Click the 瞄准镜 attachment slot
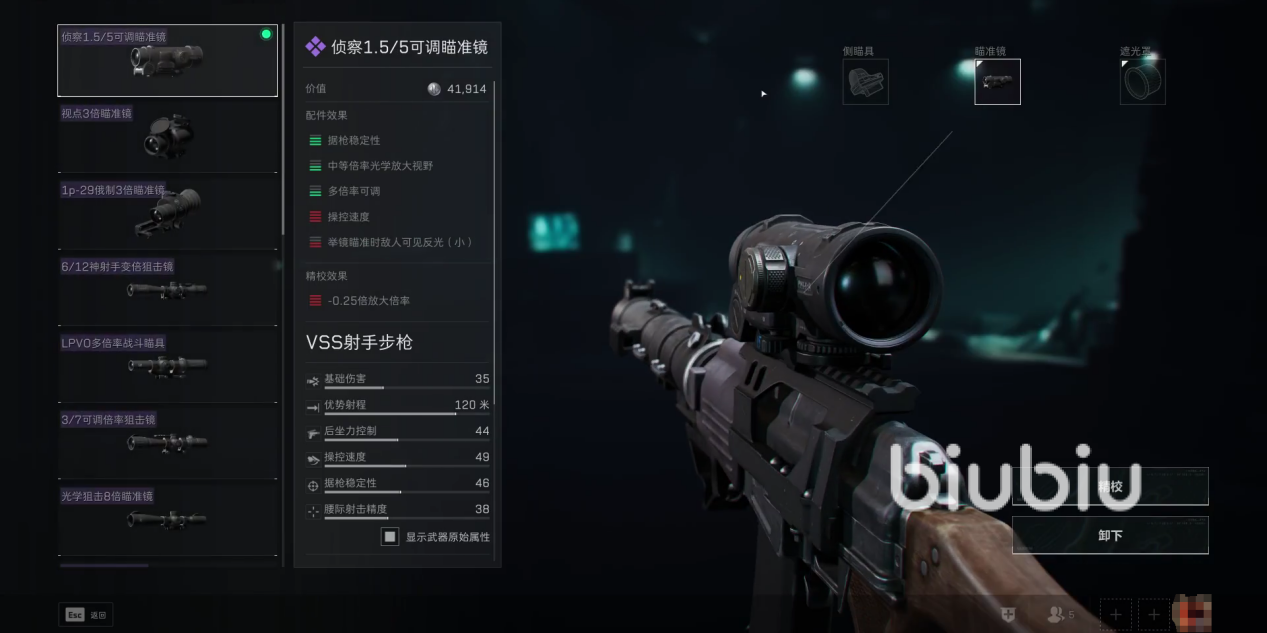1267x633 pixels. click(997, 82)
